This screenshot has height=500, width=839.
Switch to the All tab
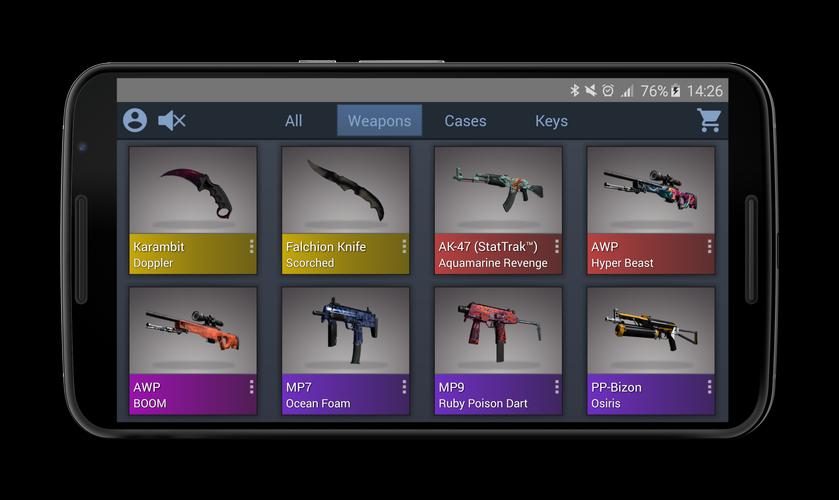293,121
